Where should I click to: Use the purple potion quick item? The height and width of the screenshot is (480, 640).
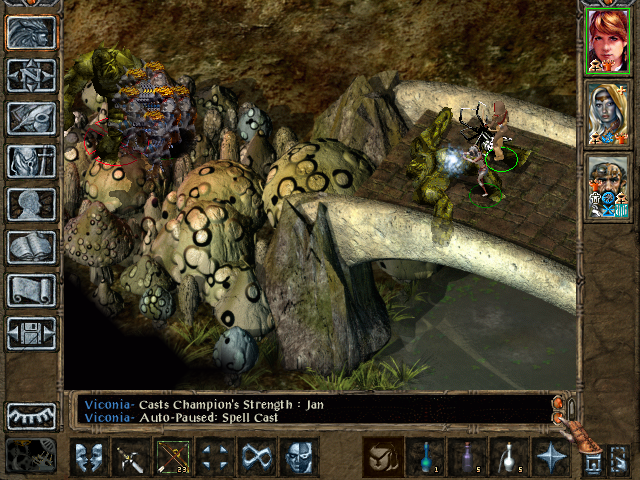pyautogui.click(x=467, y=458)
